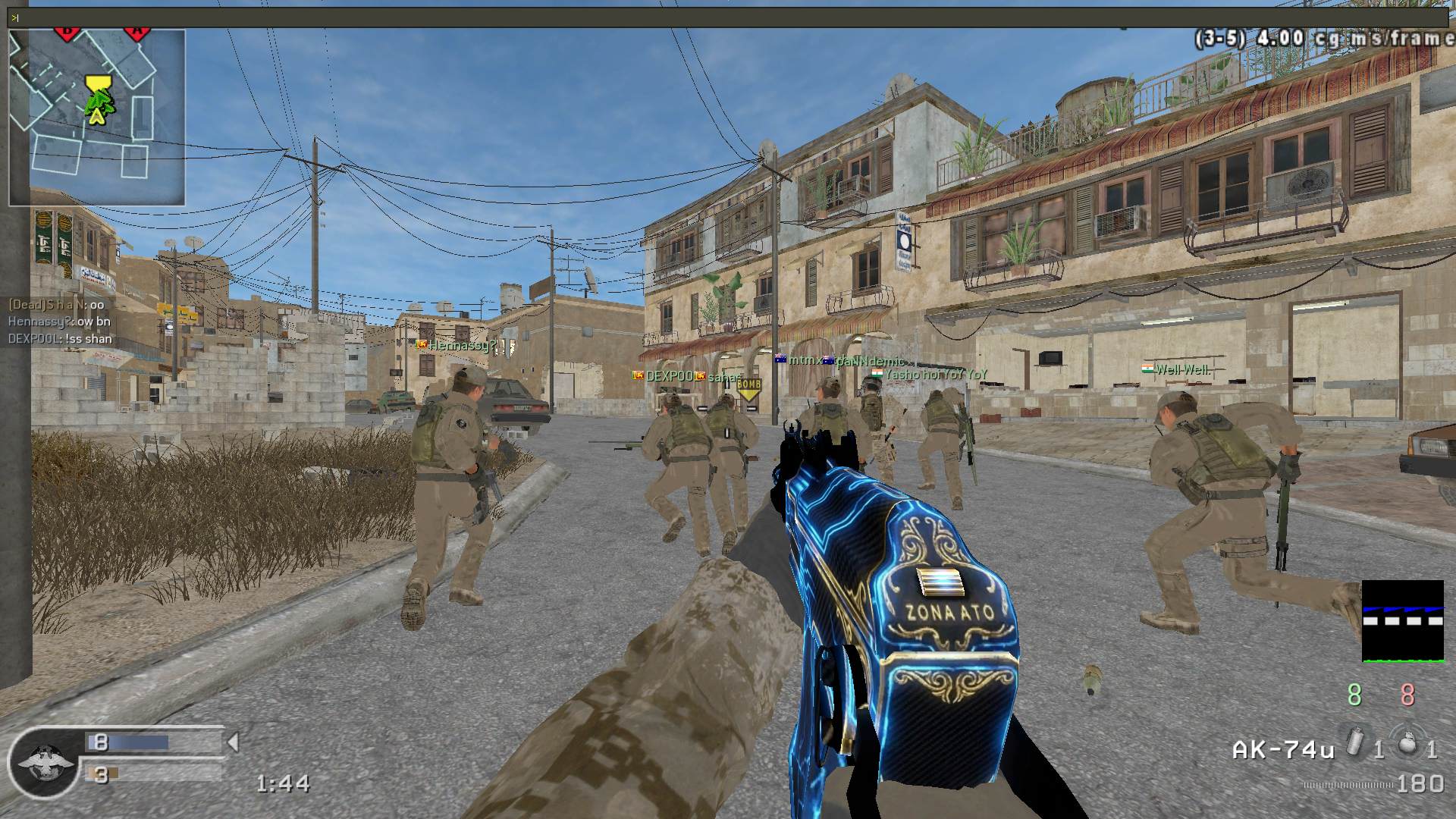
Task: Click the AK-74u weapon label
Action: pos(1282,750)
